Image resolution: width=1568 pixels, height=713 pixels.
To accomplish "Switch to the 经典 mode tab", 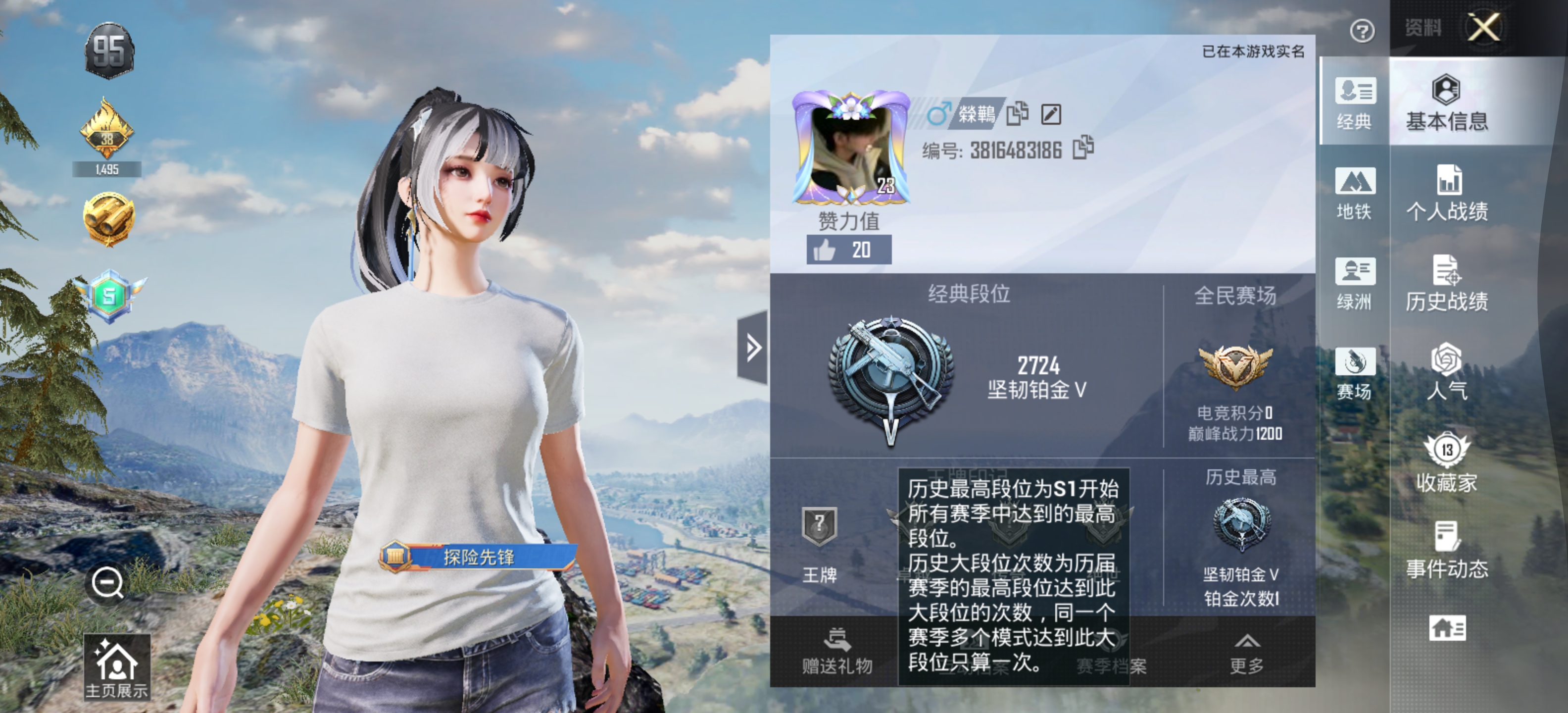I will pos(1354,103).
